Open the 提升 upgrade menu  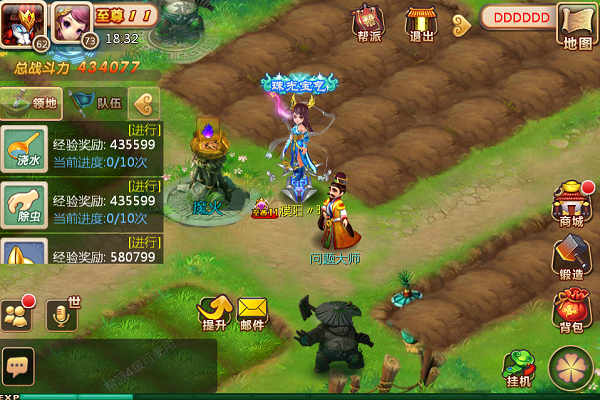214,313
